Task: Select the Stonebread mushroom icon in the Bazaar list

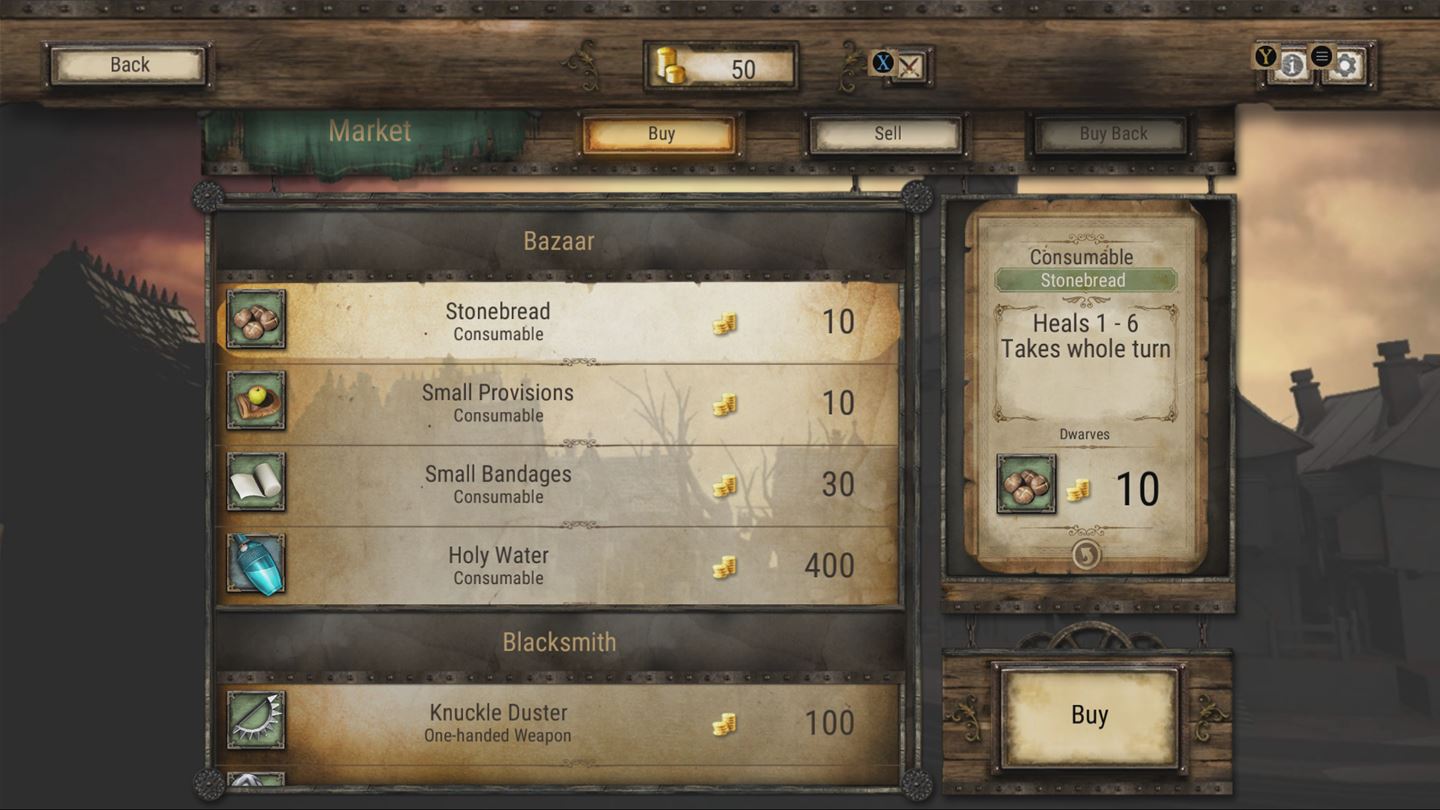Action: [x=255, y=322]
